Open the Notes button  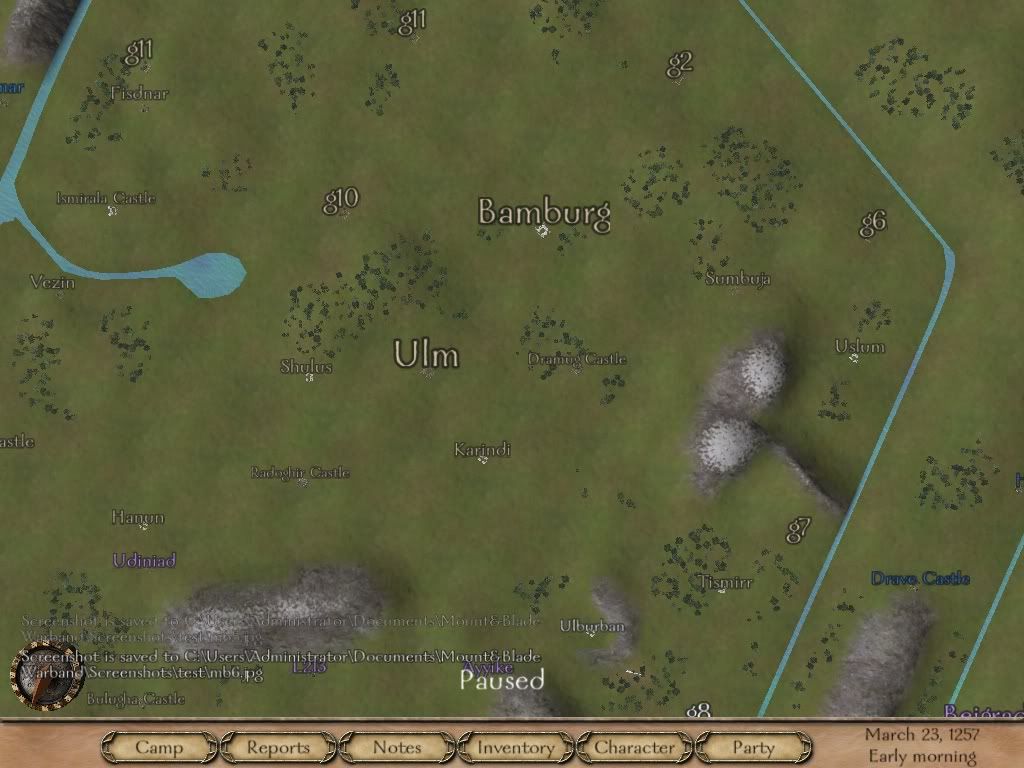pos(397,747)
